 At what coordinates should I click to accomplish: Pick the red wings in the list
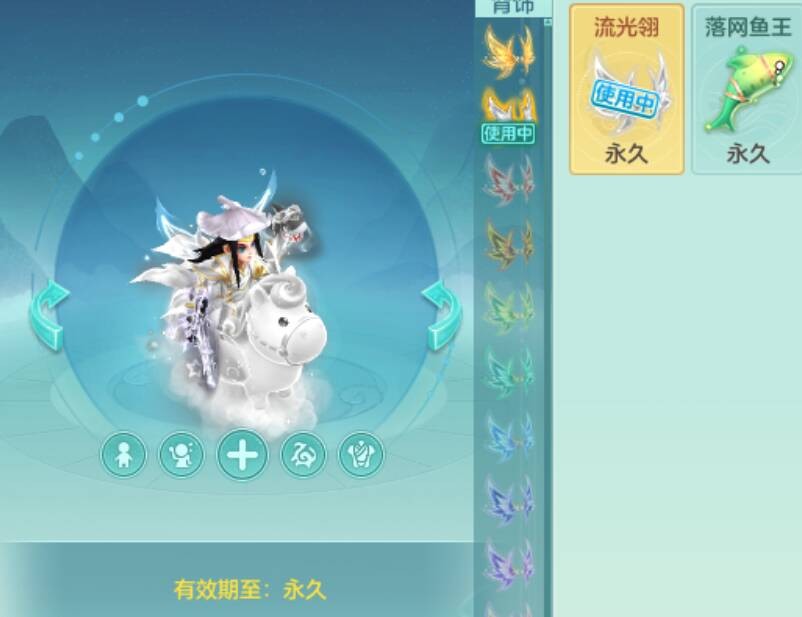tap(508, 178)
